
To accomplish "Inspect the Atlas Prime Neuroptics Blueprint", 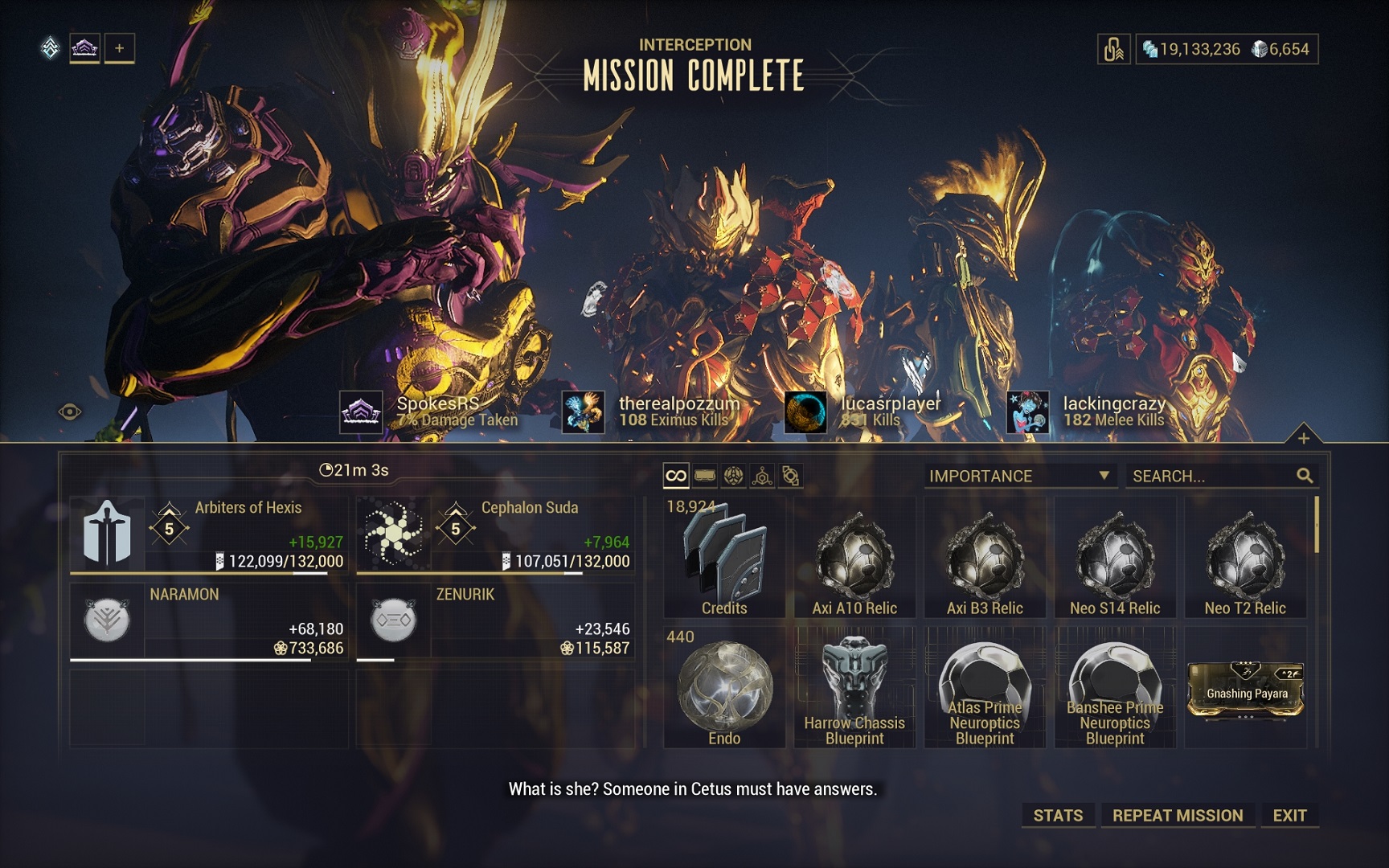I will pyautogui.click(x=985, y=689).
